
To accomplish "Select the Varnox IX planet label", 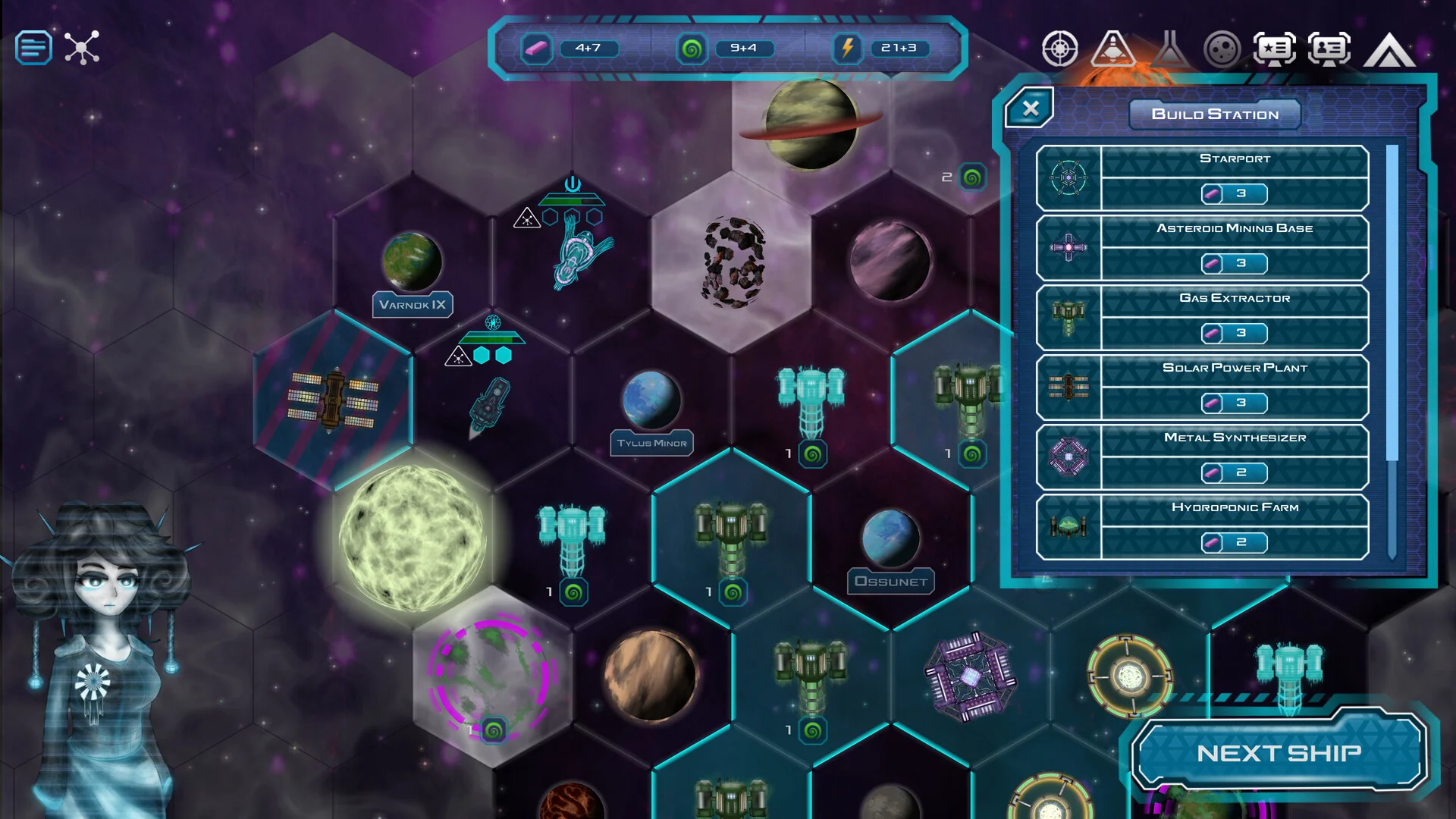I will 413,305.
